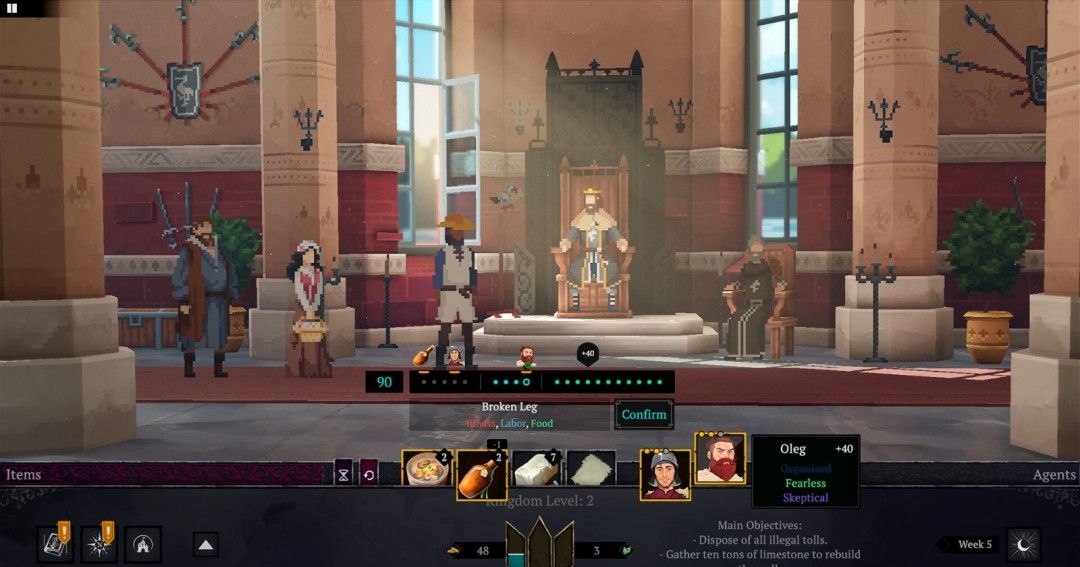End the week with the moon button
The height and width of the screenshot is (567, 1080).
(1023, 545)
